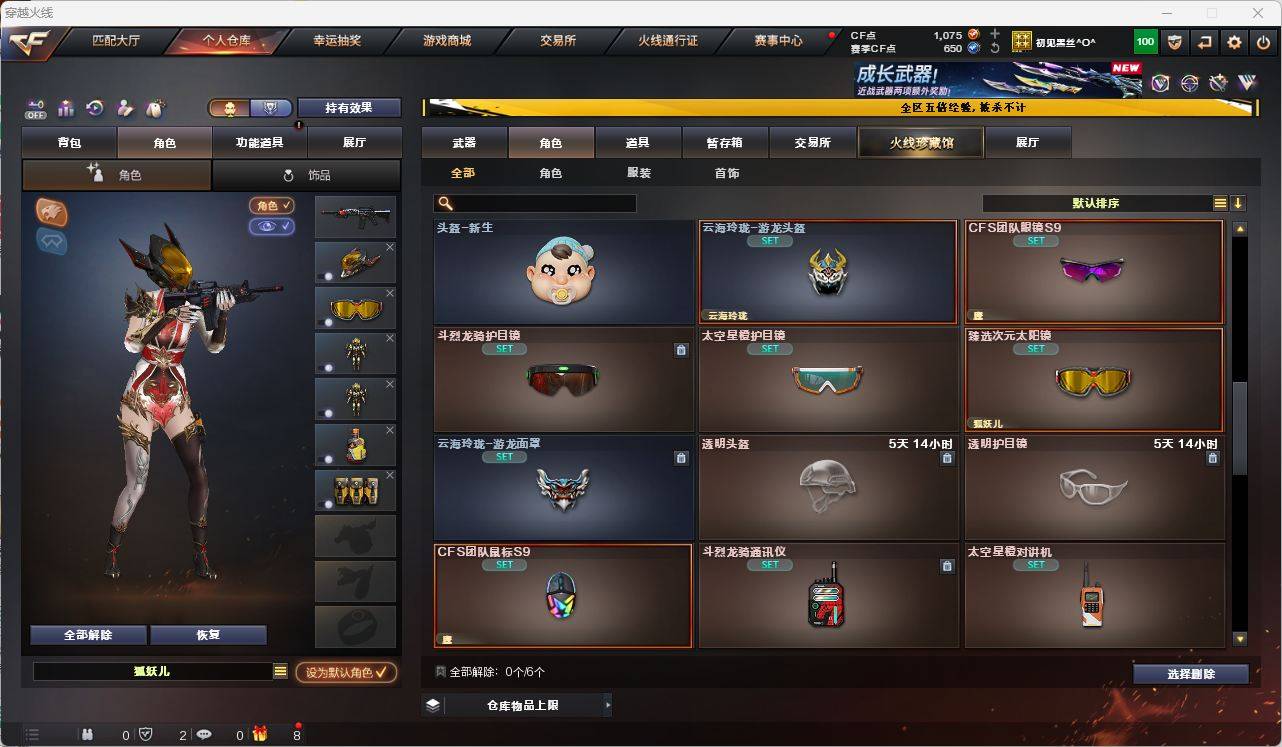Image resolution: width=1282 pixels, height=747 pixels.
Task: Switch to the shield mode in the character/badge toggle
Action: (x=270, y=107)
